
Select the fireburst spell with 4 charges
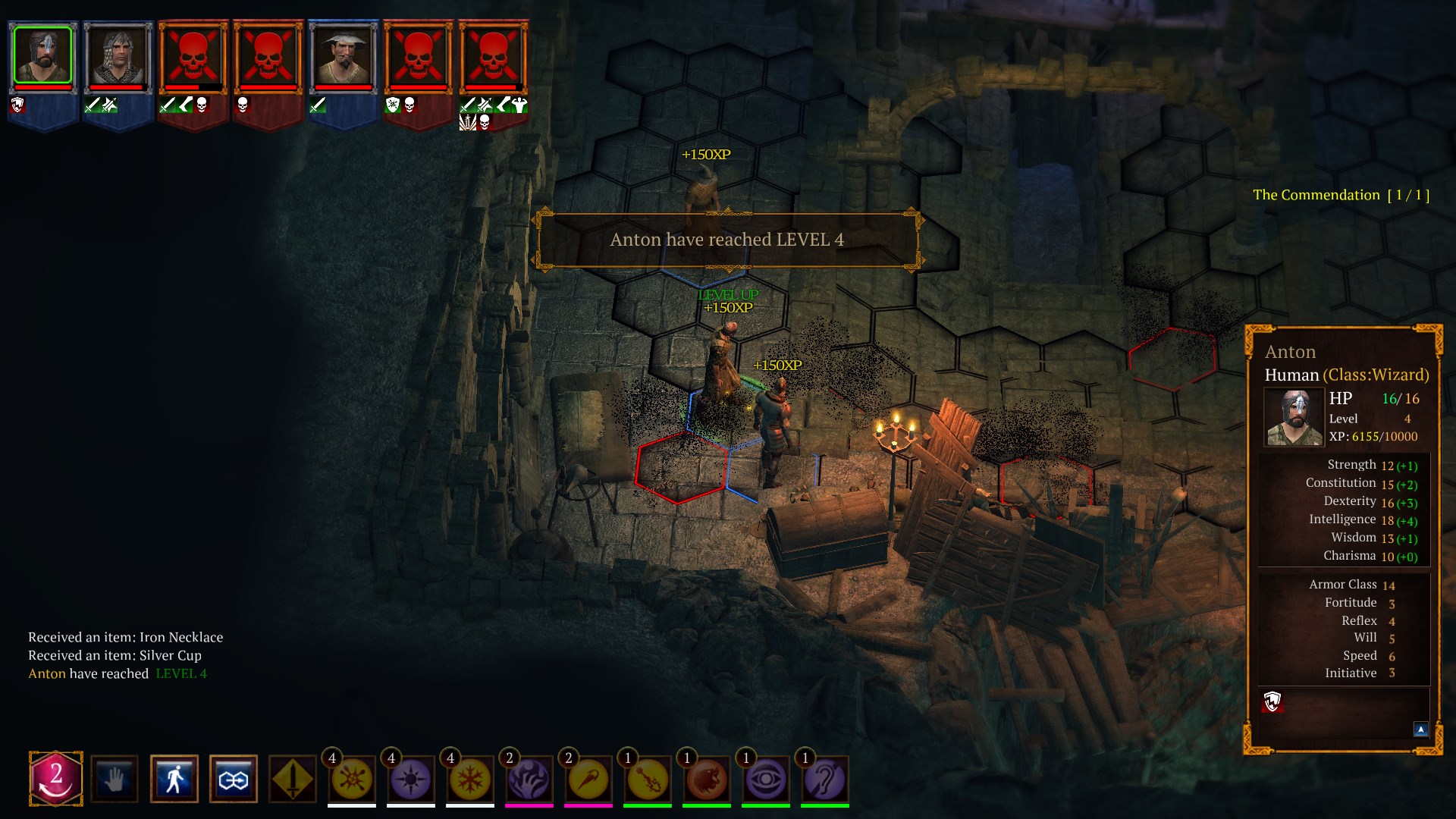(x=350, y=779)
